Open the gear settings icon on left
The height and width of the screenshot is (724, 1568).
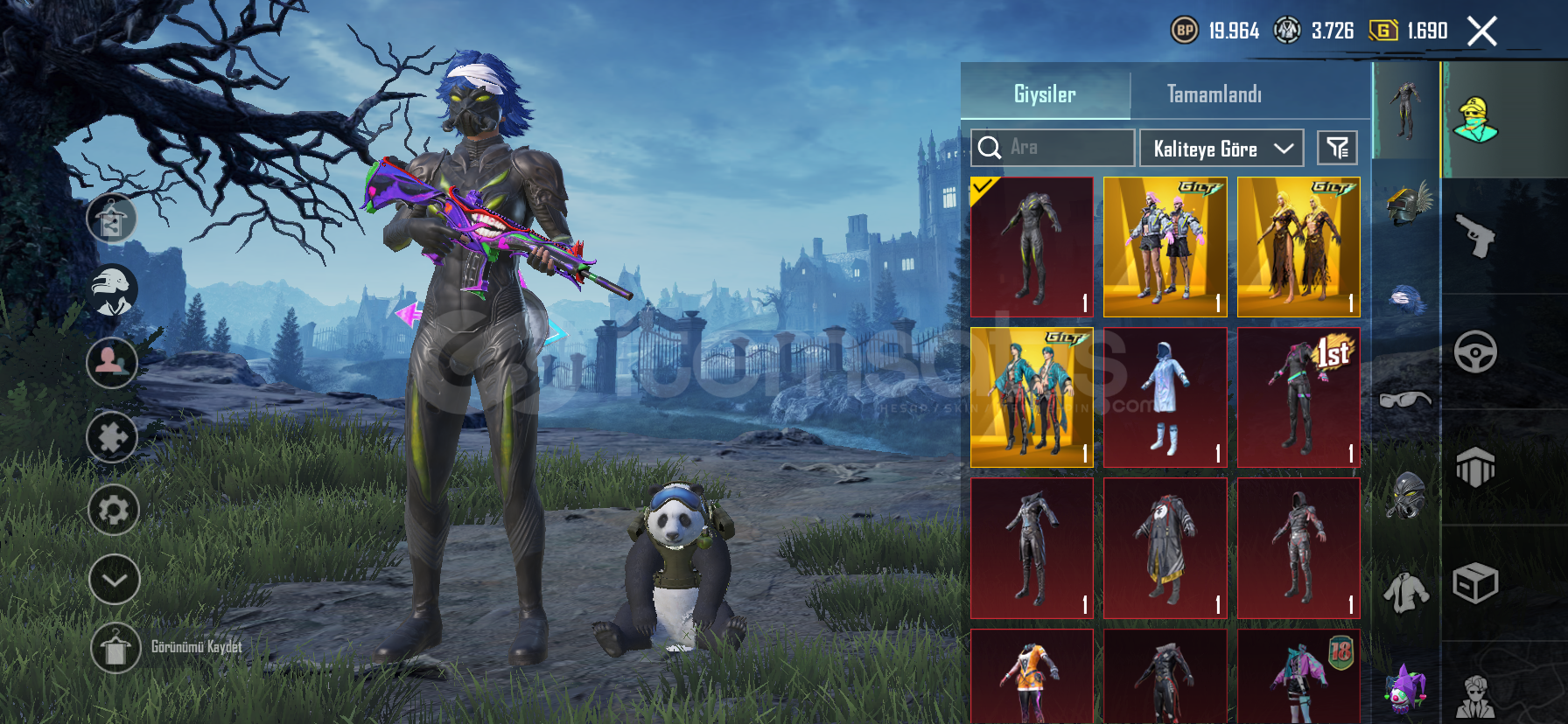click(x=114, y=510)
